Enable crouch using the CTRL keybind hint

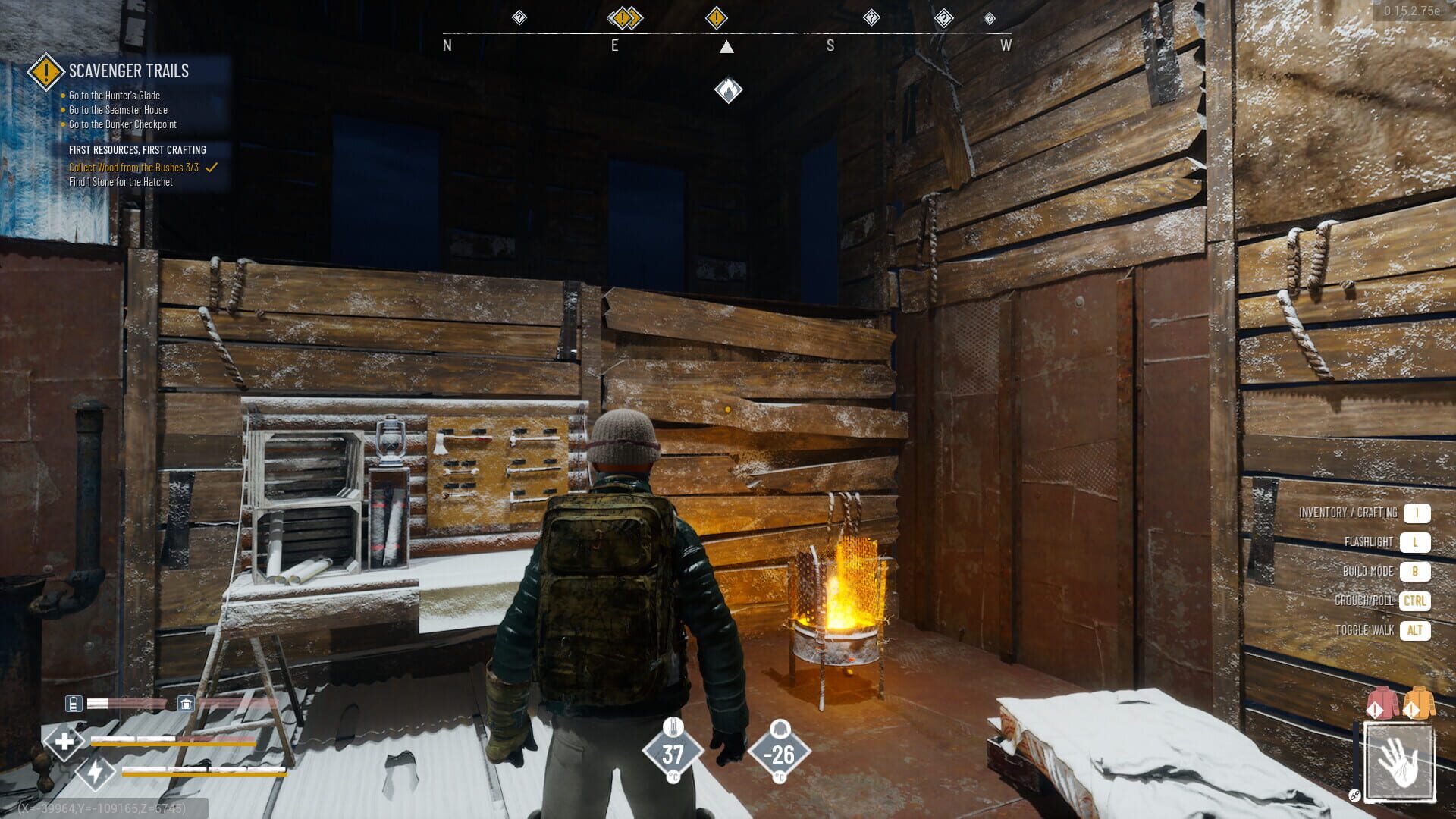tap(1414, 601)
